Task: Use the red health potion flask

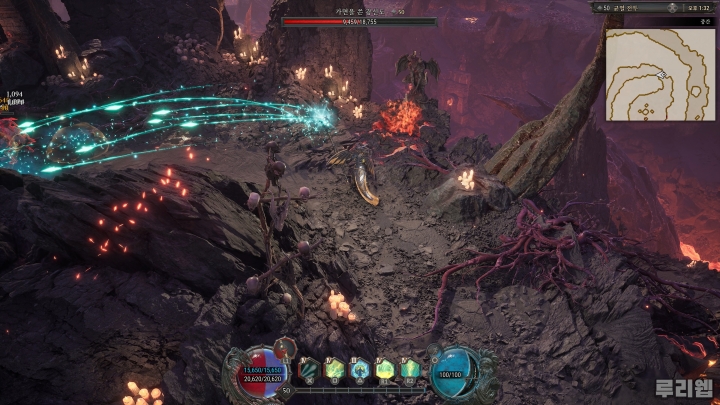Action: coord(284,350)
